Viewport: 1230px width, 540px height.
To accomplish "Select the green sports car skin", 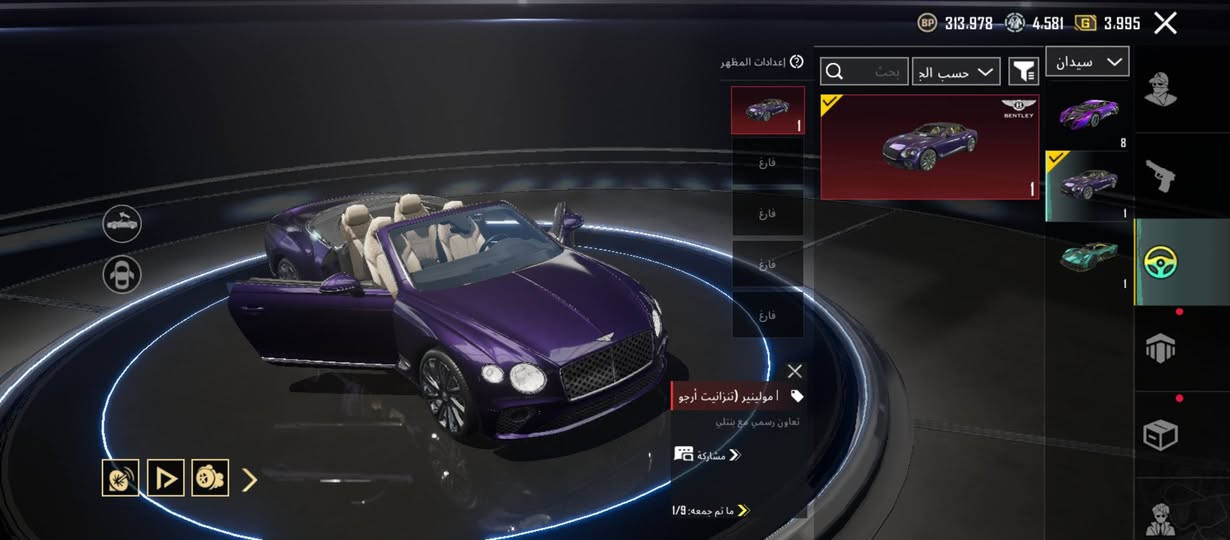I will point(1089,256).
